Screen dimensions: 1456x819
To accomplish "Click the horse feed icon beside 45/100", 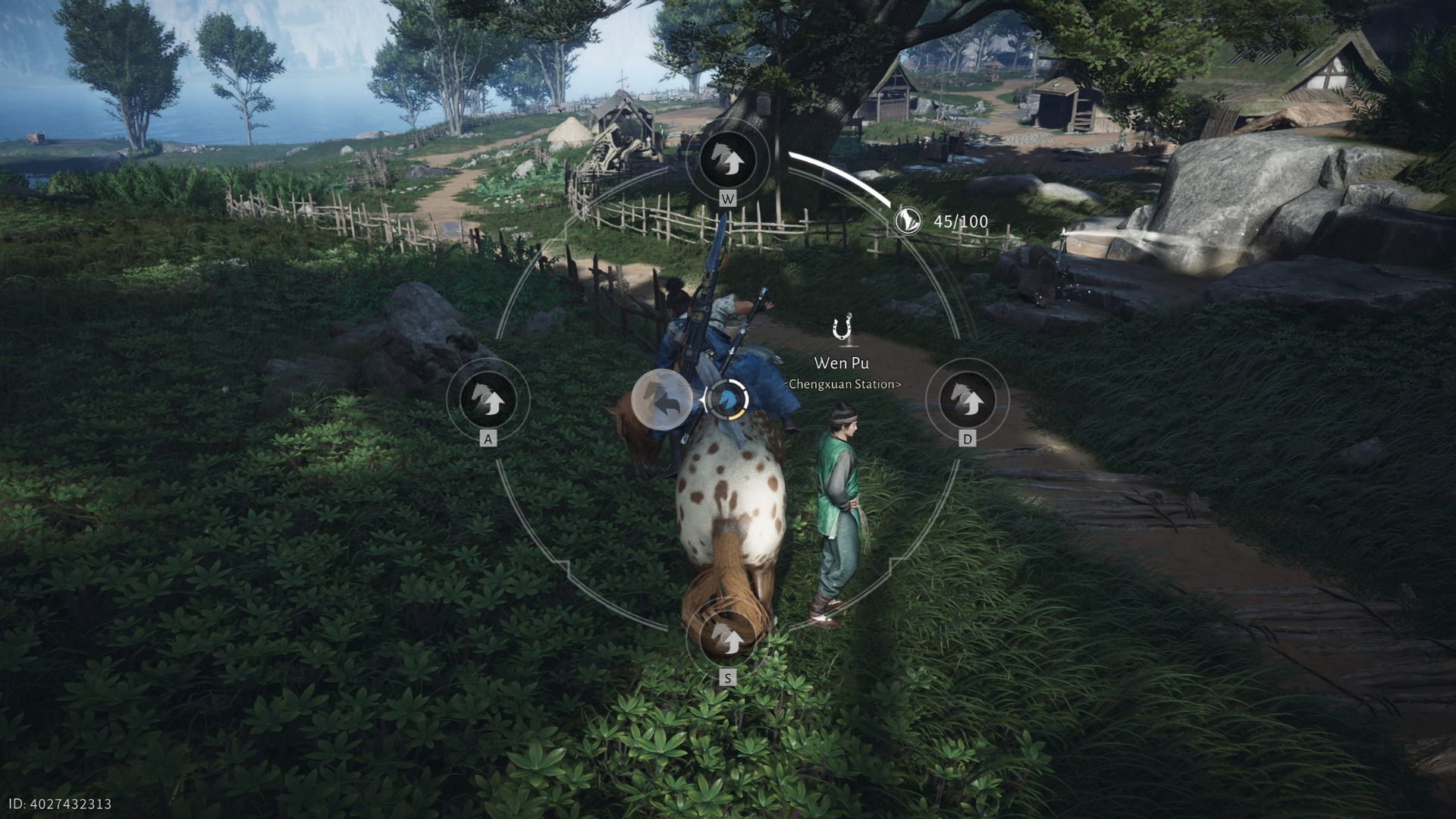I will tap(908, 221).
